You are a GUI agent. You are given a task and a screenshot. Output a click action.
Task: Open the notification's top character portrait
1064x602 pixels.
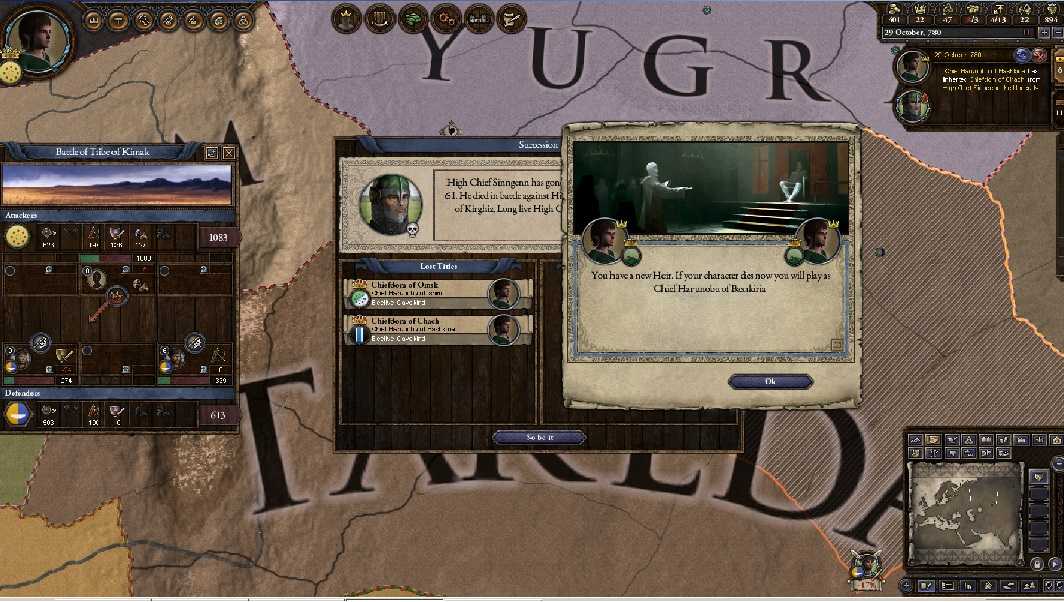tap(913, 67)
